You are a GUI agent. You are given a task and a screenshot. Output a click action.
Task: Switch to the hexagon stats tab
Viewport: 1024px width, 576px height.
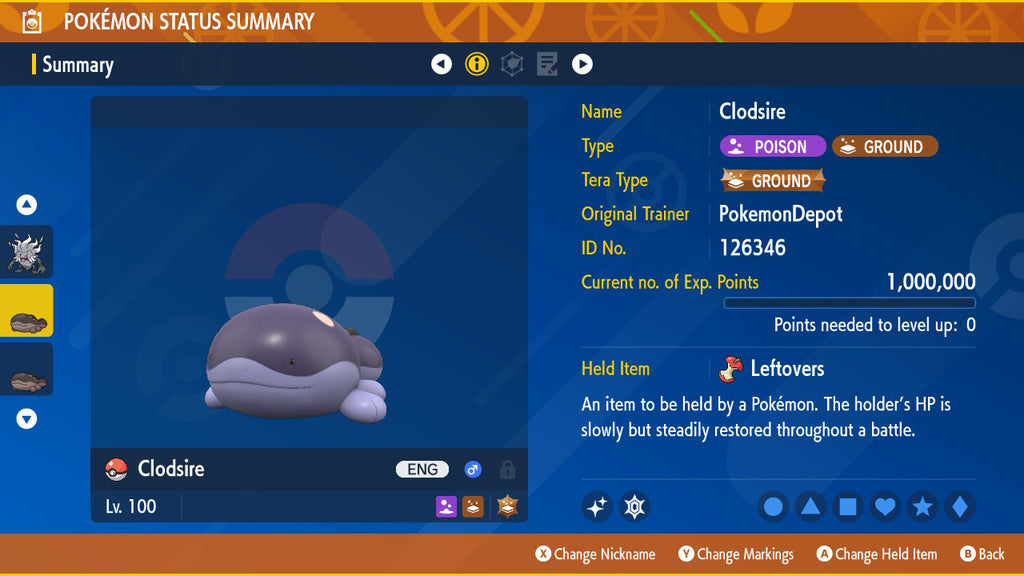pyautogui.click(x=512, y=64)
